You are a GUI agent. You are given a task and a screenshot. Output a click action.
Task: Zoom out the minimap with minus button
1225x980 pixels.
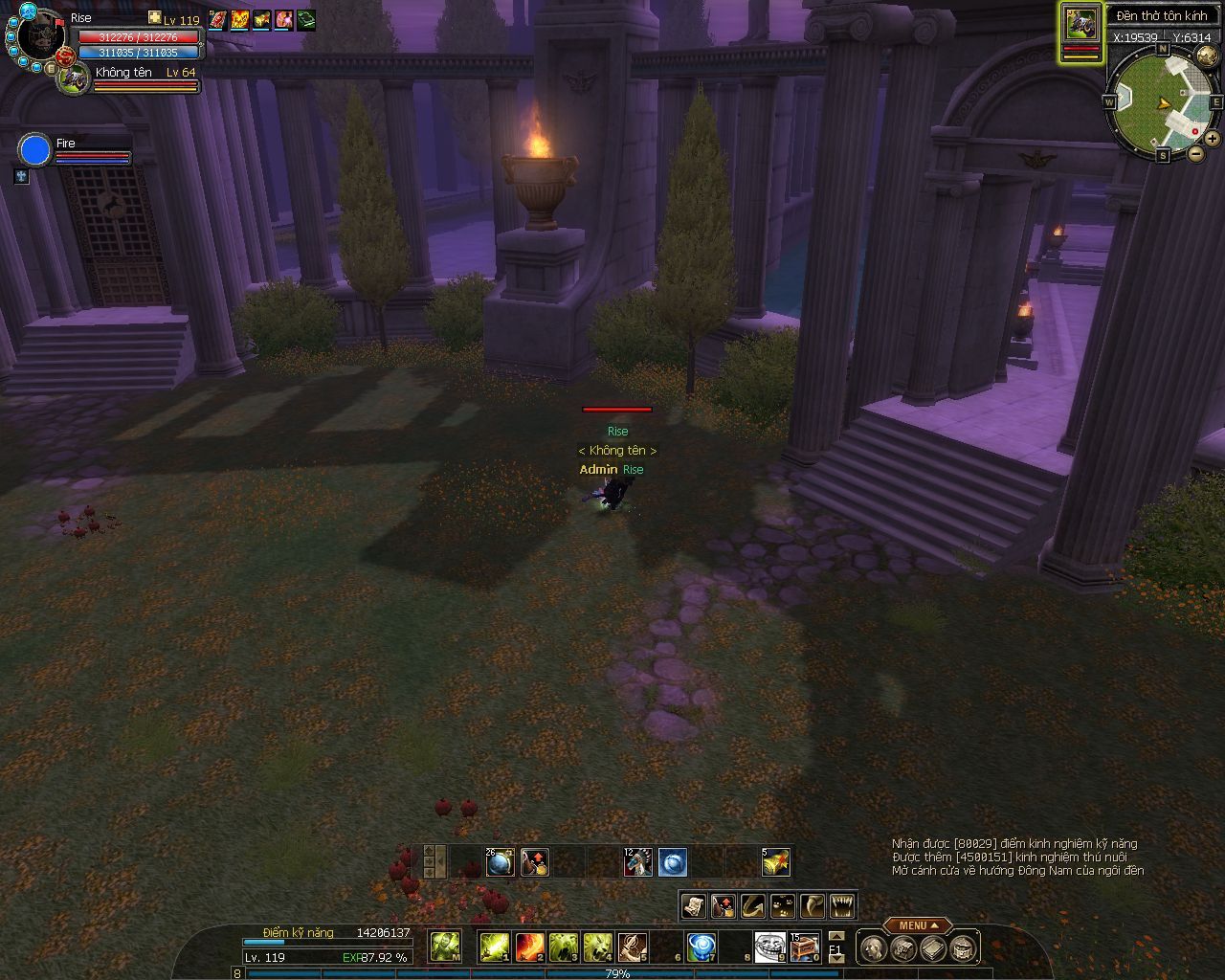click(x=1195, y=153)
